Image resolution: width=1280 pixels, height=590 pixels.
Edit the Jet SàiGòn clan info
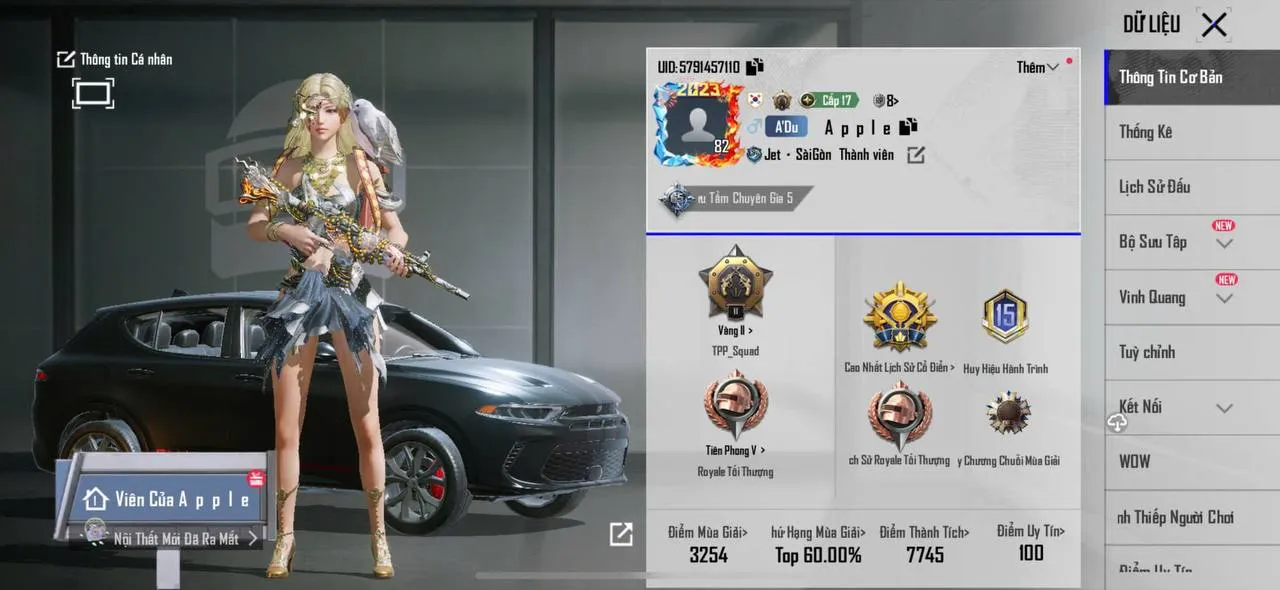tap(916, 155)
